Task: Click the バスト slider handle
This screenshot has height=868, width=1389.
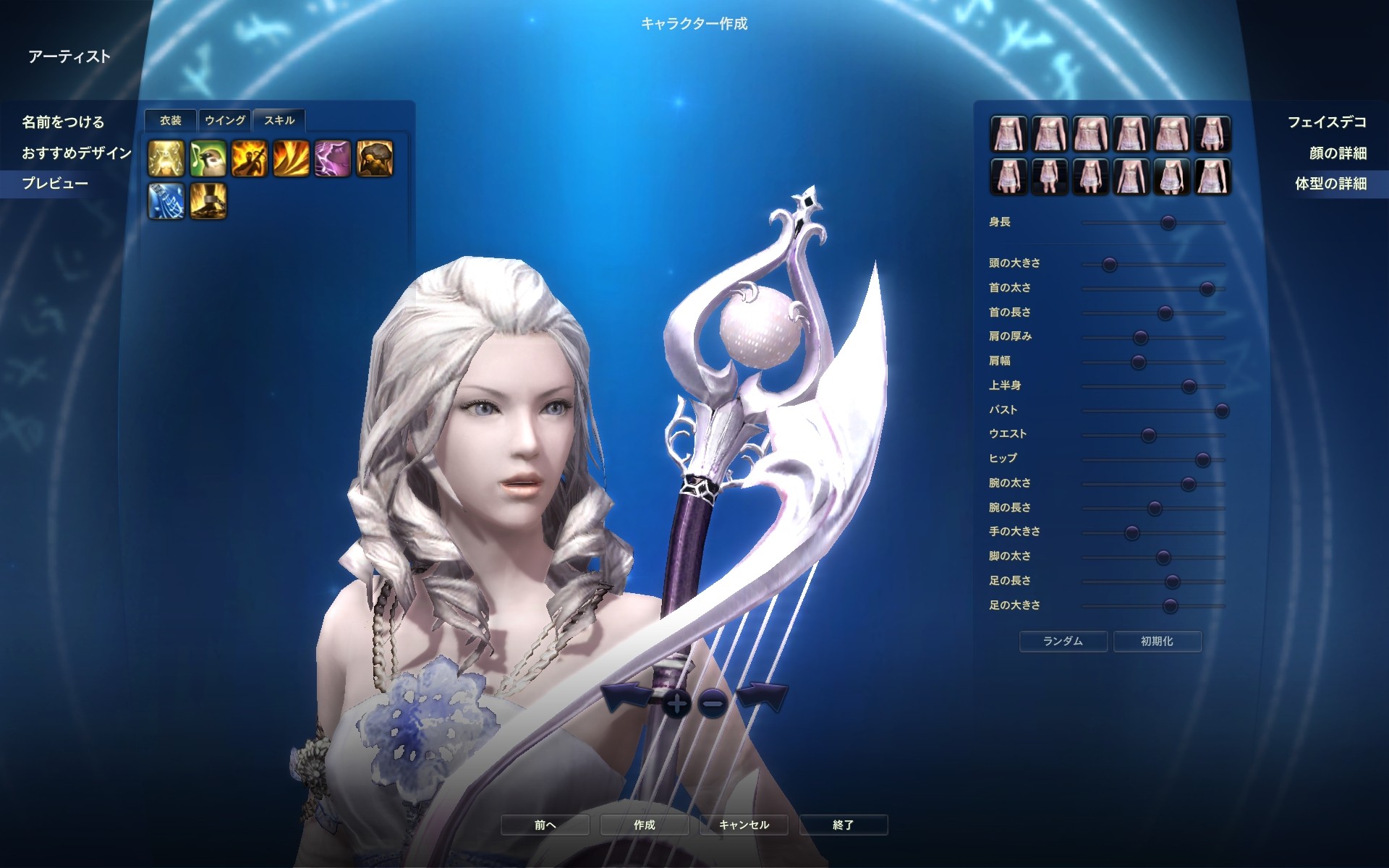Action: pyautogui.click(x=1222, y=411)
